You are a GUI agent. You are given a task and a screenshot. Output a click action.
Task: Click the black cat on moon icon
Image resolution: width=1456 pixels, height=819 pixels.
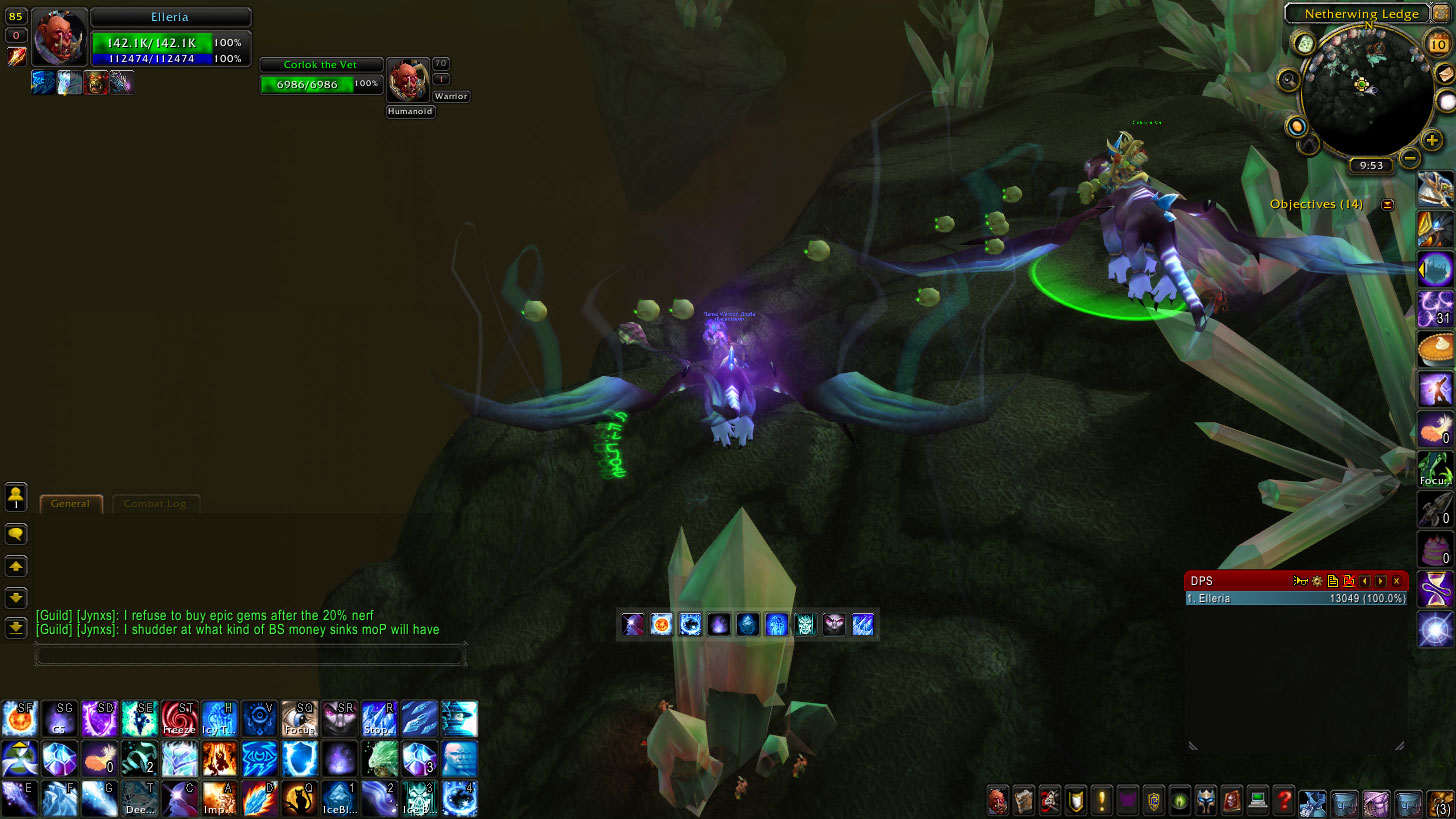pos(299,799)
